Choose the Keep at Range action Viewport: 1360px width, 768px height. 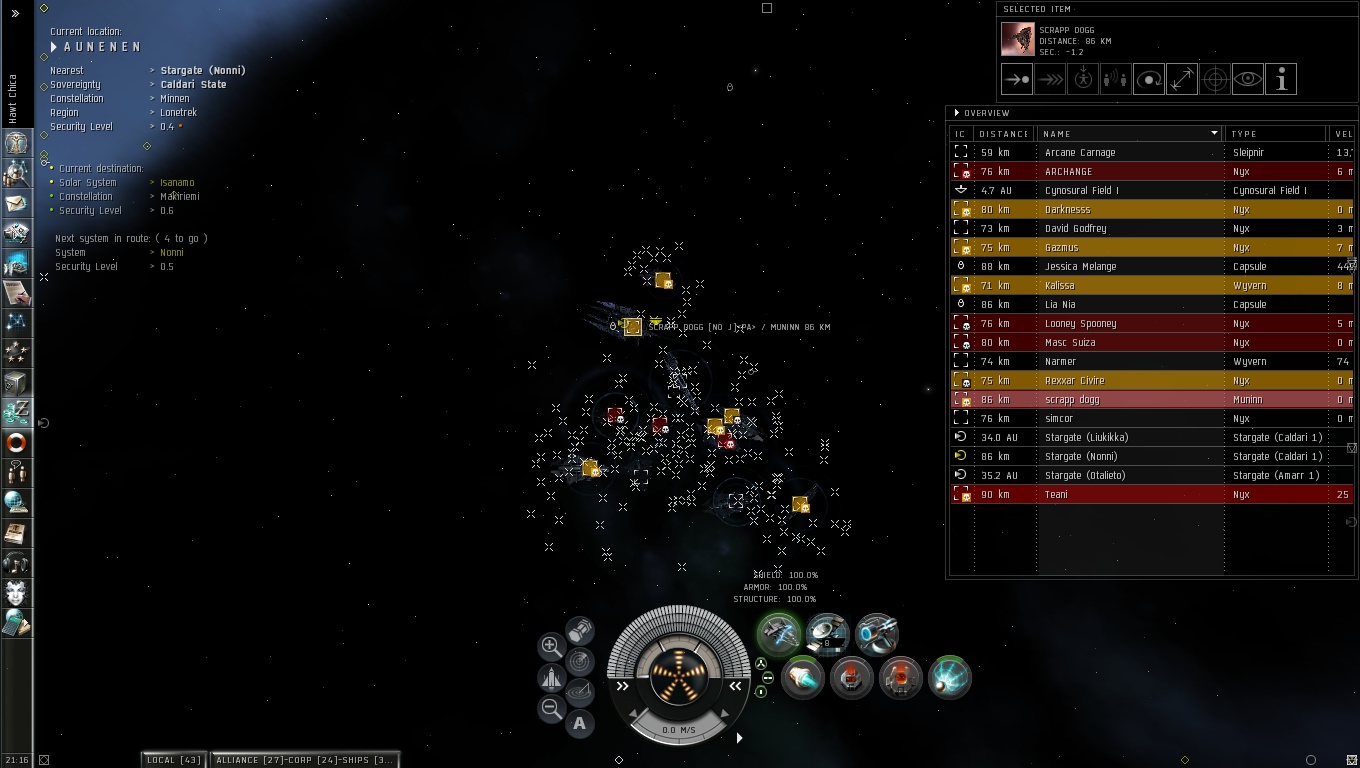tap(1182, 80)
